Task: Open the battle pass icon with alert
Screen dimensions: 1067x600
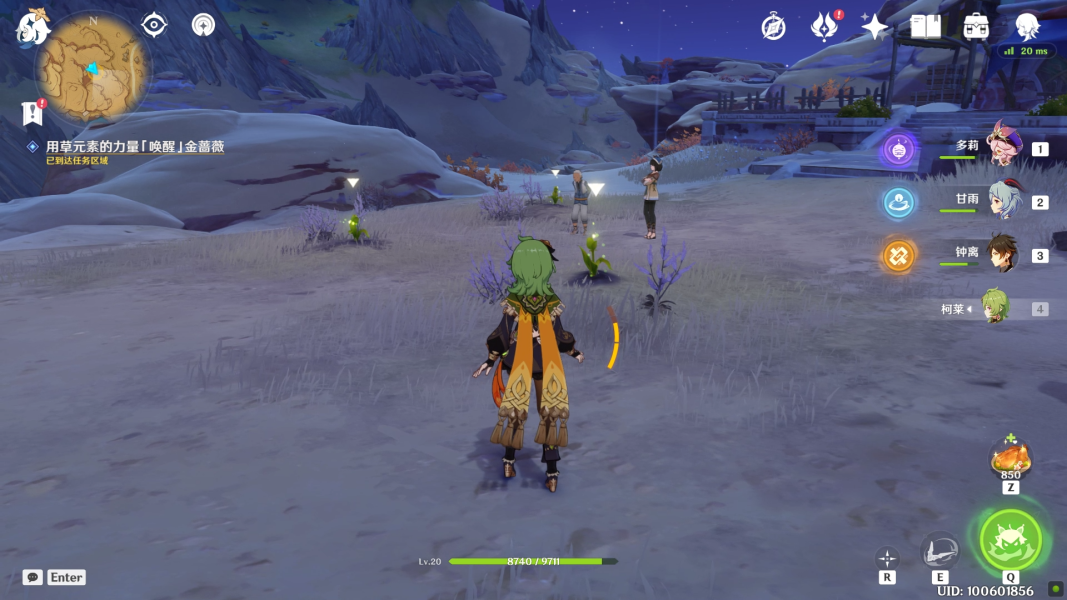Action: coord(824,27)
